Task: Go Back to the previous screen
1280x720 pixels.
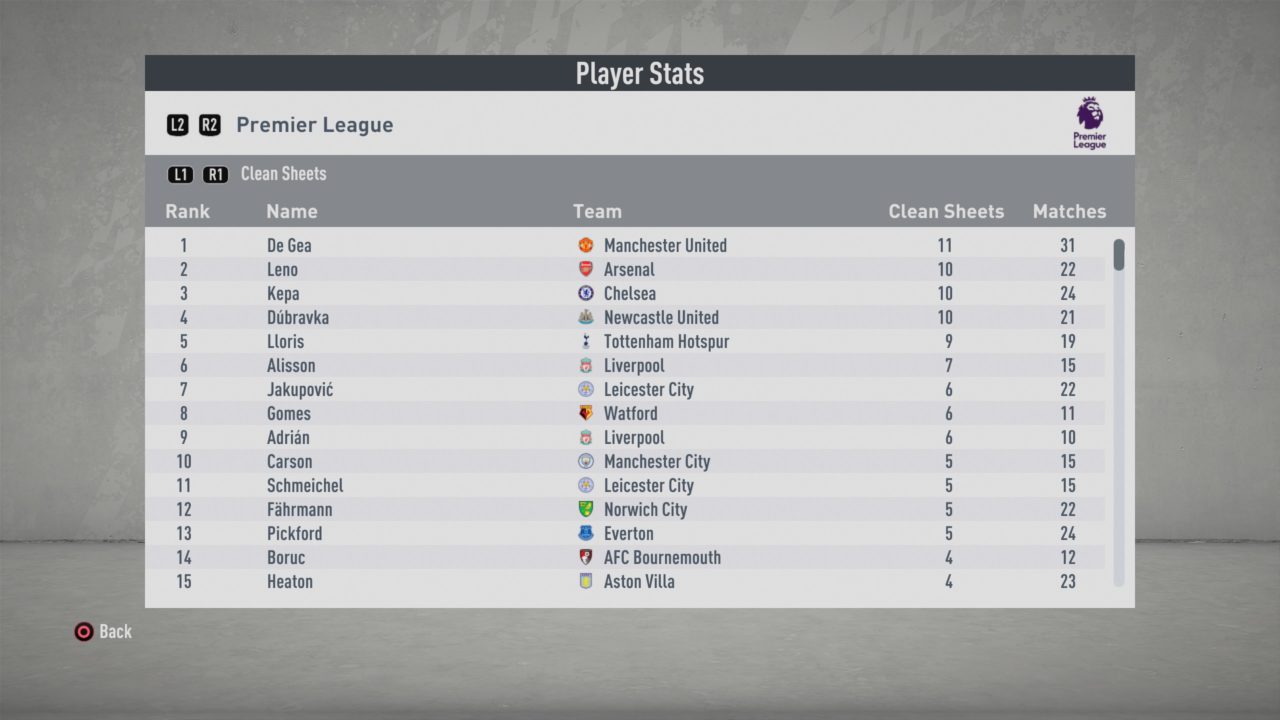Action: [103, 631]
